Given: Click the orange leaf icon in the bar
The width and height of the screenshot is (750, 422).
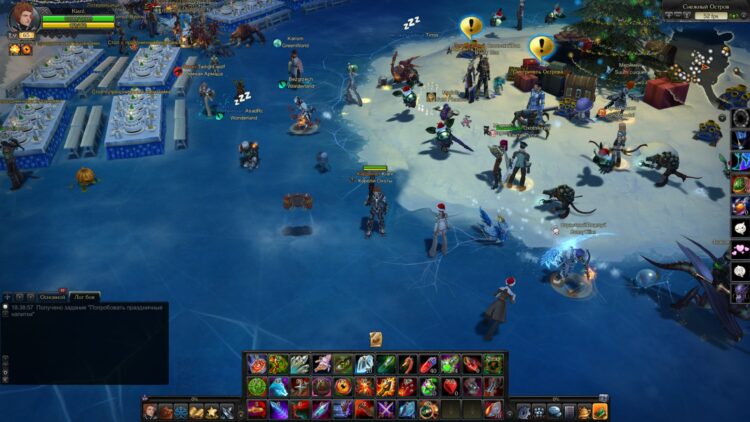Looking at the screenshot, I should [600, 411].
